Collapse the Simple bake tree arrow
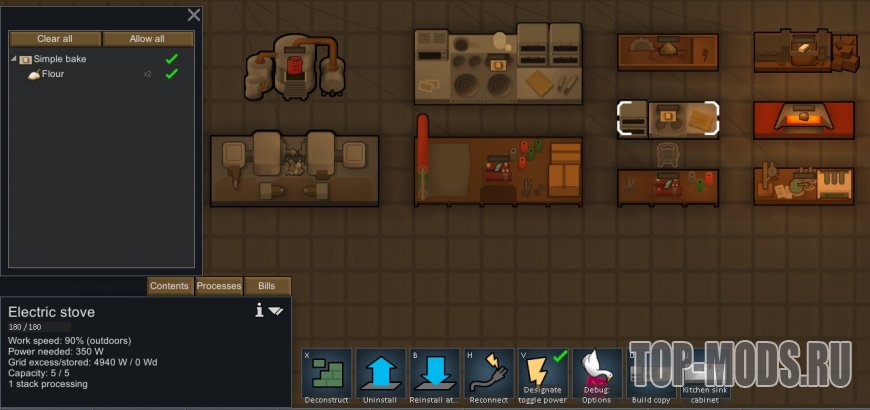 click(14, 60)
